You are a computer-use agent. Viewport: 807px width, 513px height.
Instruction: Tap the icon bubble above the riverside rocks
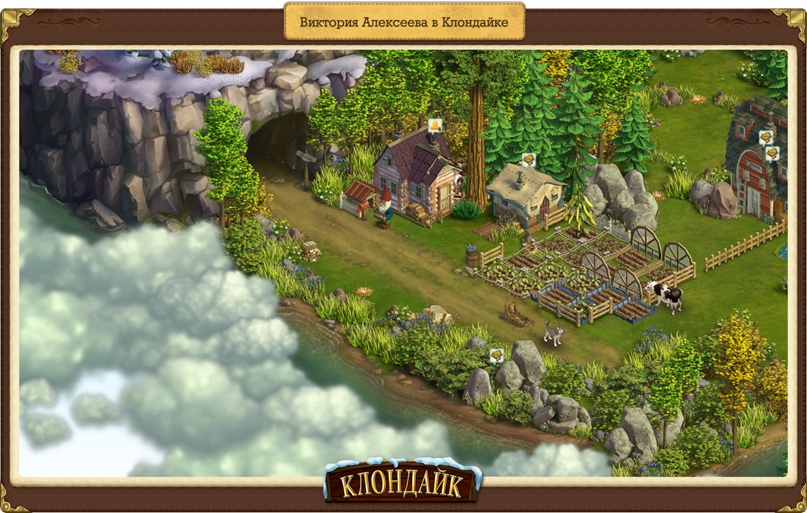click(495, 354)
